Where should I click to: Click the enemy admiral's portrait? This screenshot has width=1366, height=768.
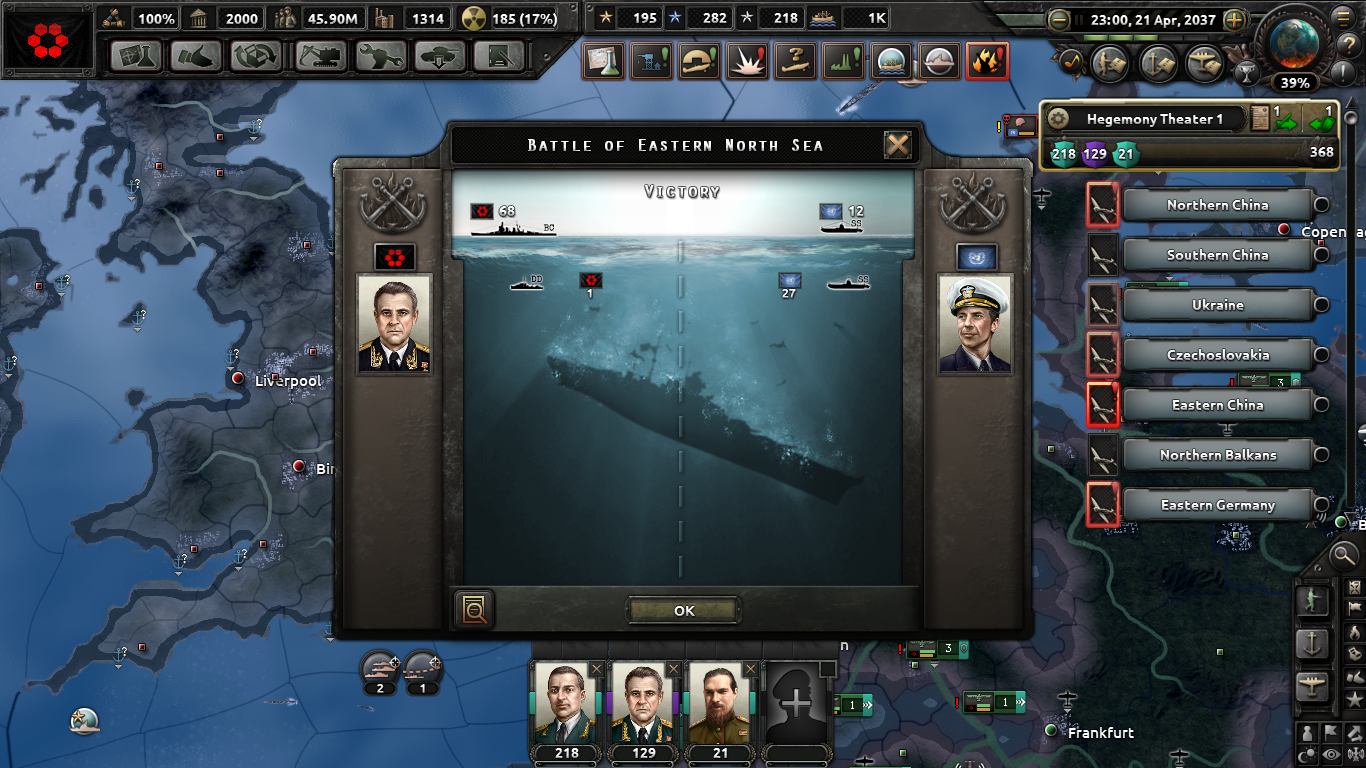point(977,325)
